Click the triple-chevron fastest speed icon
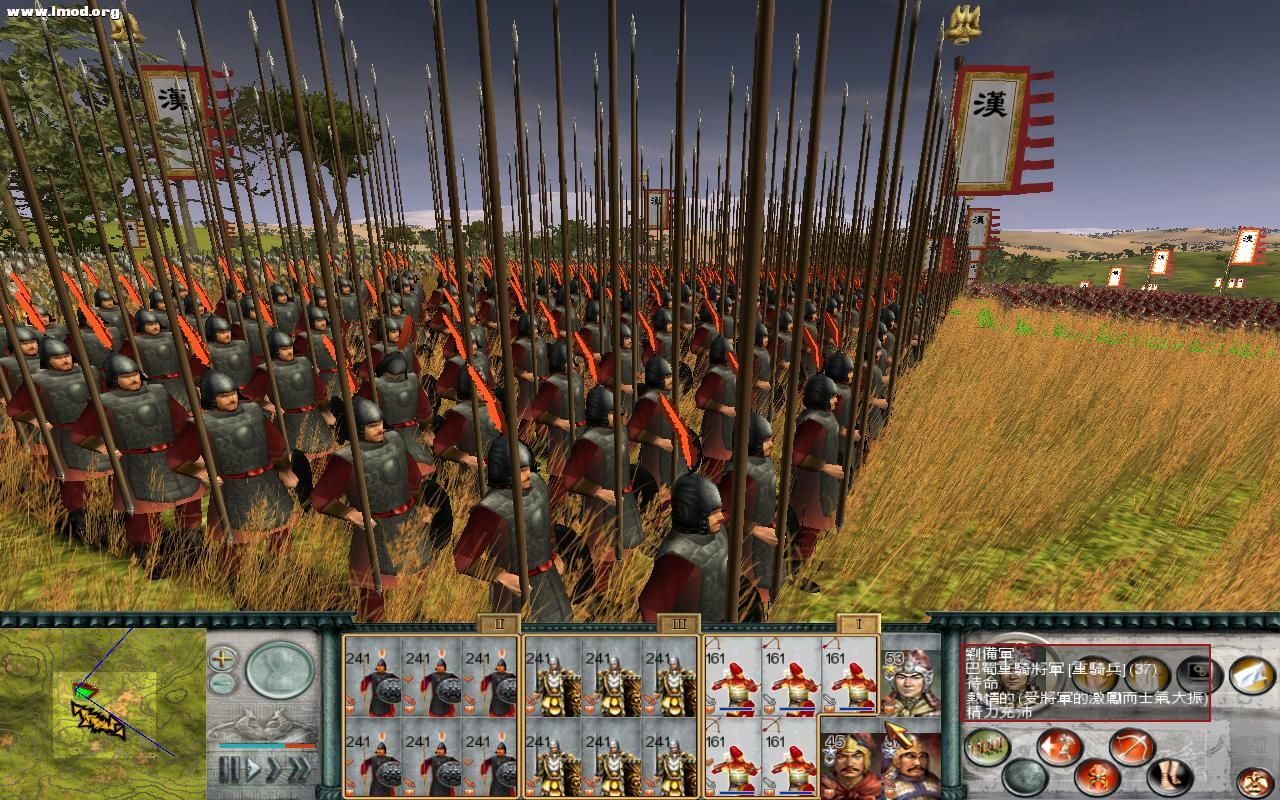Screen dimensions: 1280x800 [x=299, y=767]
